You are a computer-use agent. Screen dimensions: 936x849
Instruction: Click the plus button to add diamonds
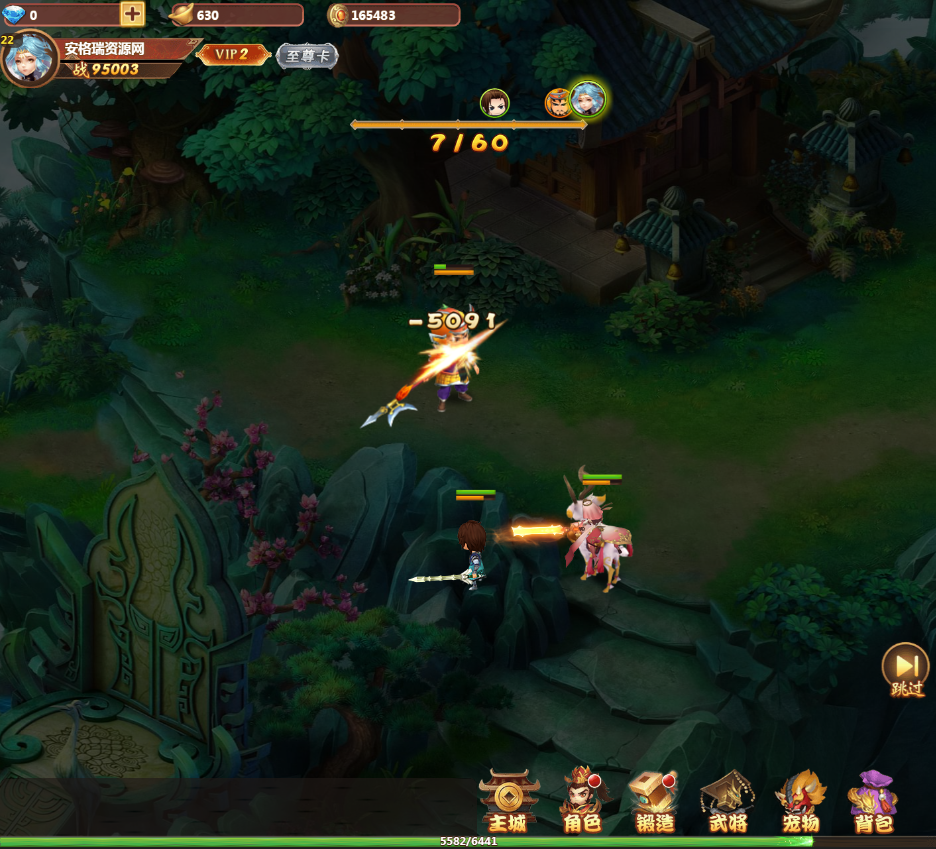click(x=132, y=14)
